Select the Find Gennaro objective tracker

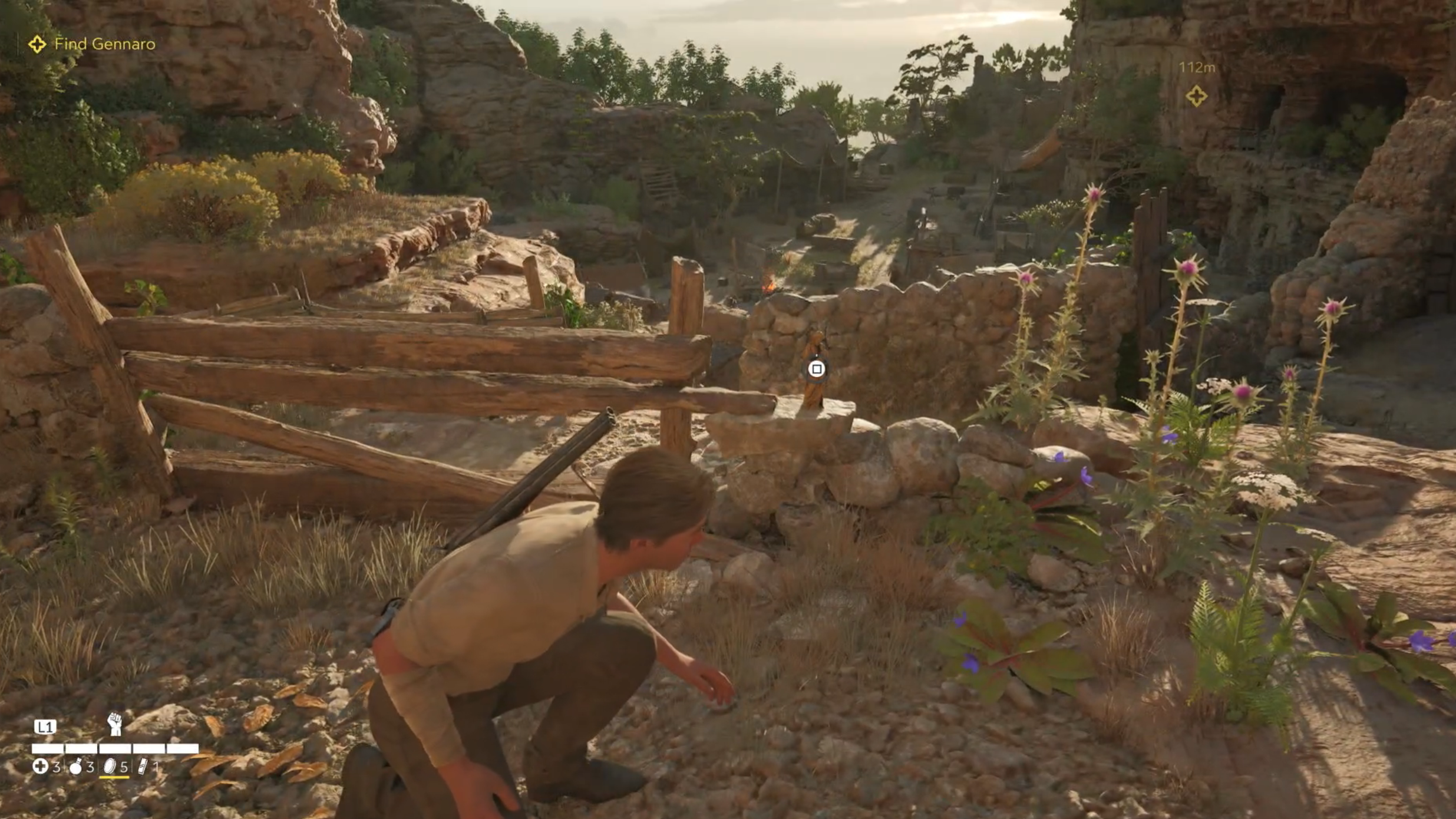(94, 44)
